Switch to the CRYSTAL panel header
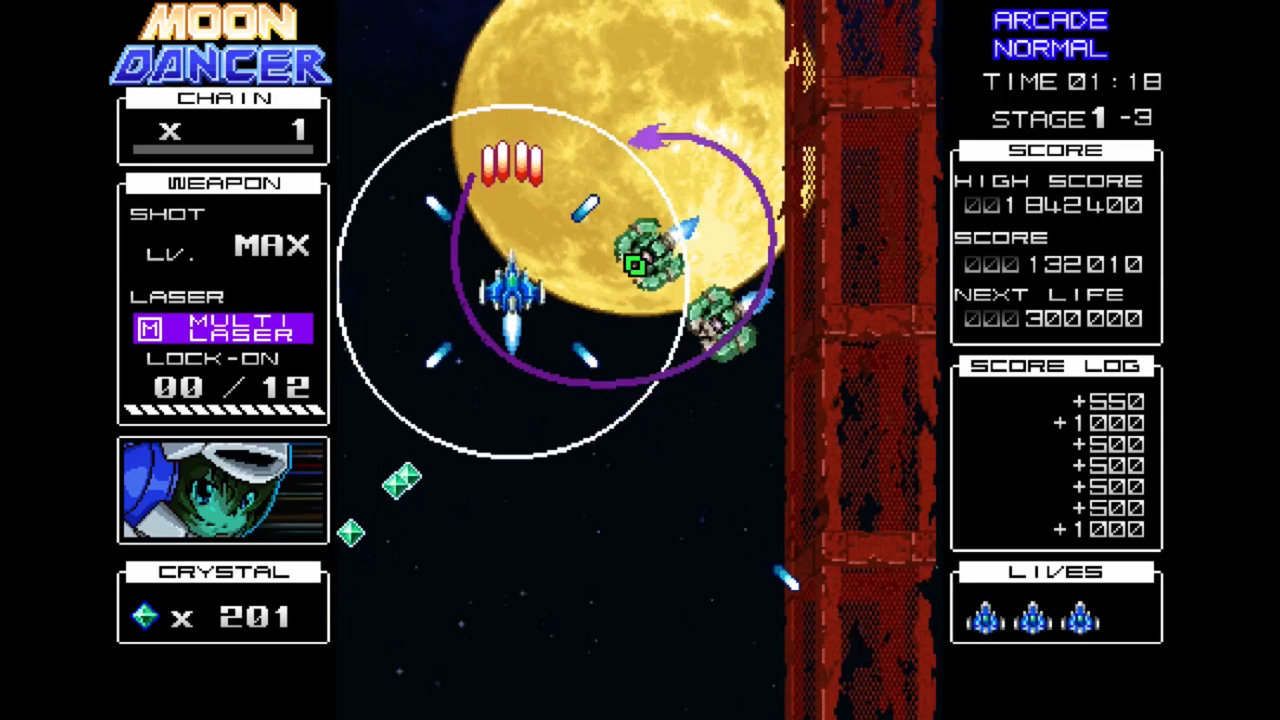 (222, 571)
